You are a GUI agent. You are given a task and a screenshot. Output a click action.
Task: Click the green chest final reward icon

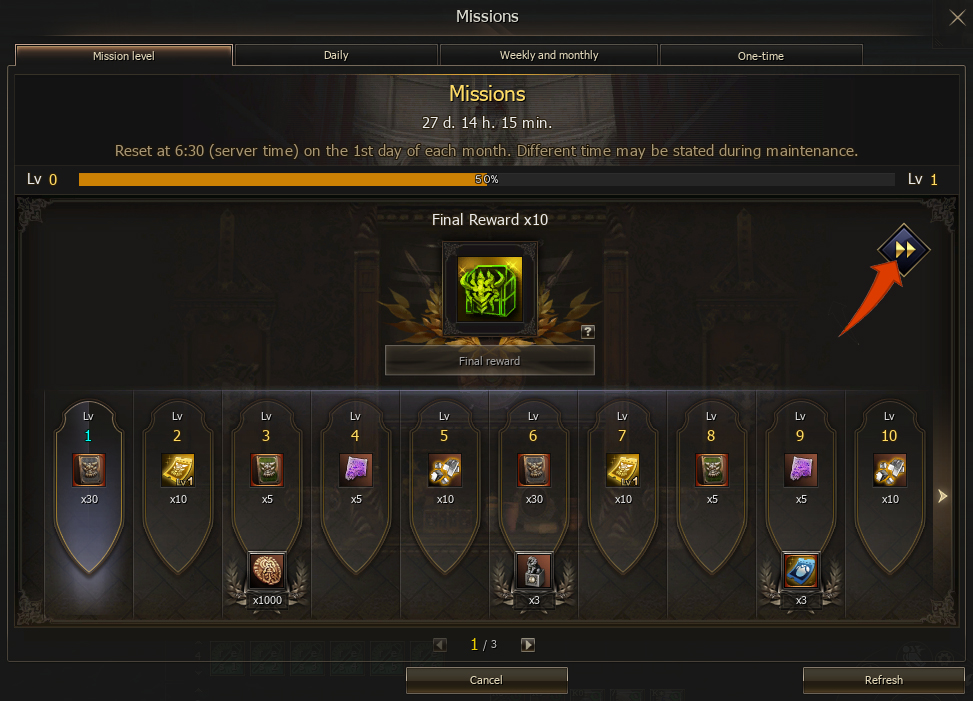(490, 290)
